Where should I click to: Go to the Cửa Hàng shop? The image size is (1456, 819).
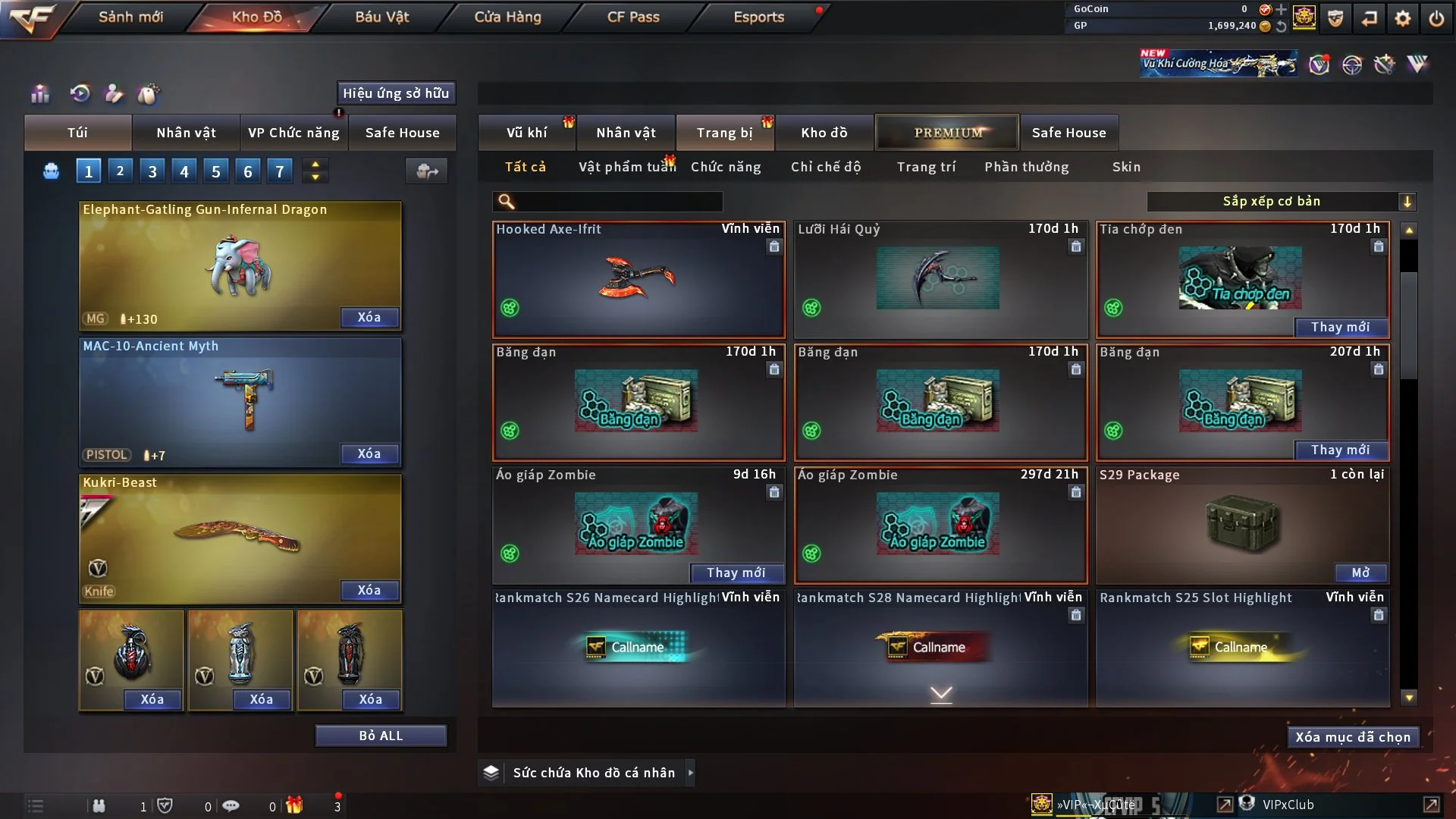[507, 17]
